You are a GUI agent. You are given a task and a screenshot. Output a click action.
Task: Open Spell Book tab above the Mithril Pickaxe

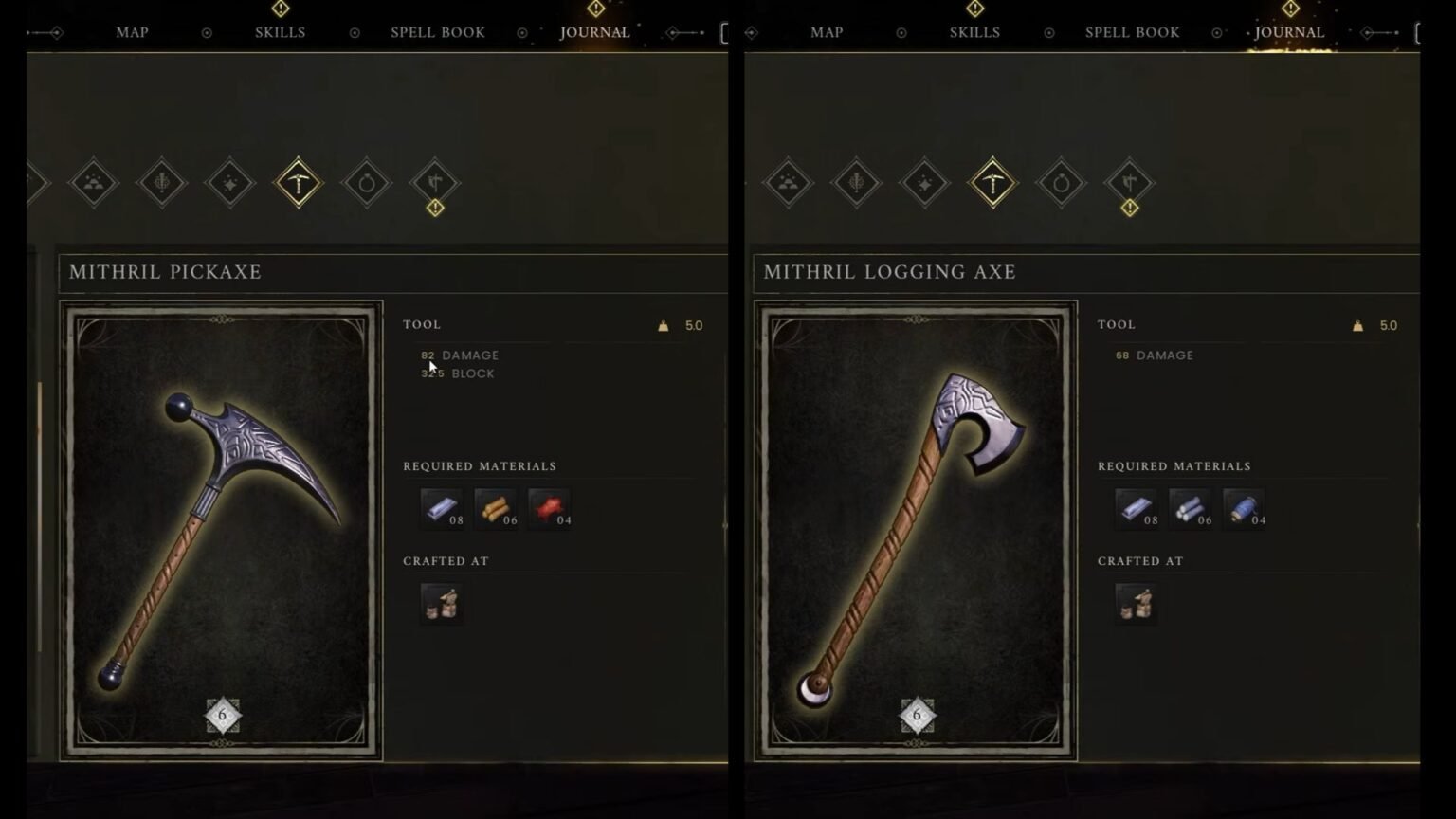pos(438,32)
